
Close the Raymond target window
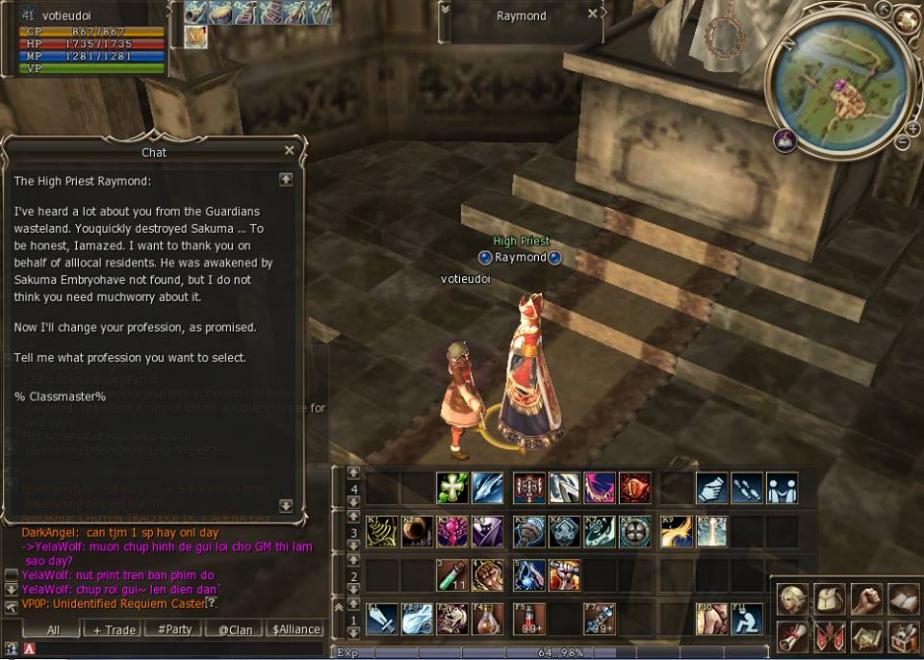[x=593, y=15]
